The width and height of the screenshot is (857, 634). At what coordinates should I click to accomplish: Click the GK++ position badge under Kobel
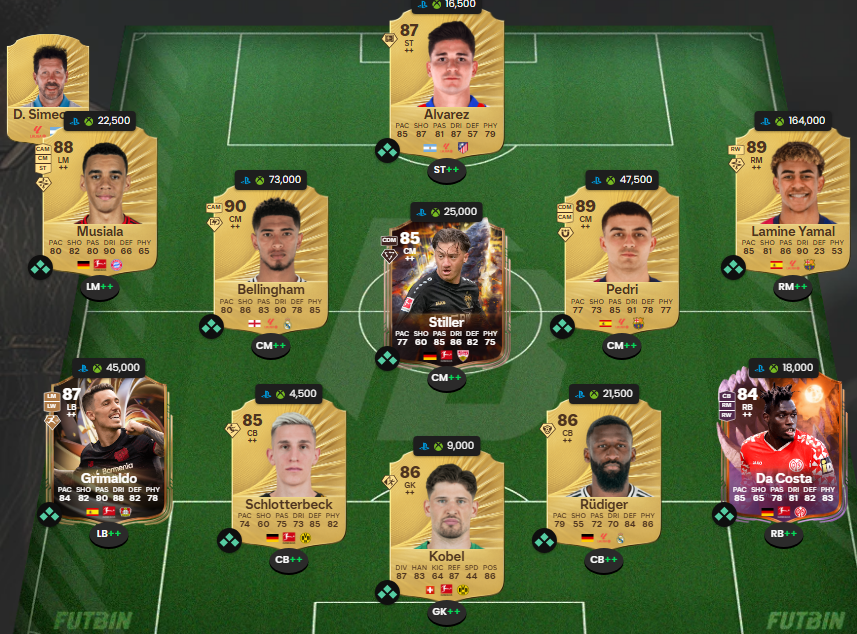446,610
